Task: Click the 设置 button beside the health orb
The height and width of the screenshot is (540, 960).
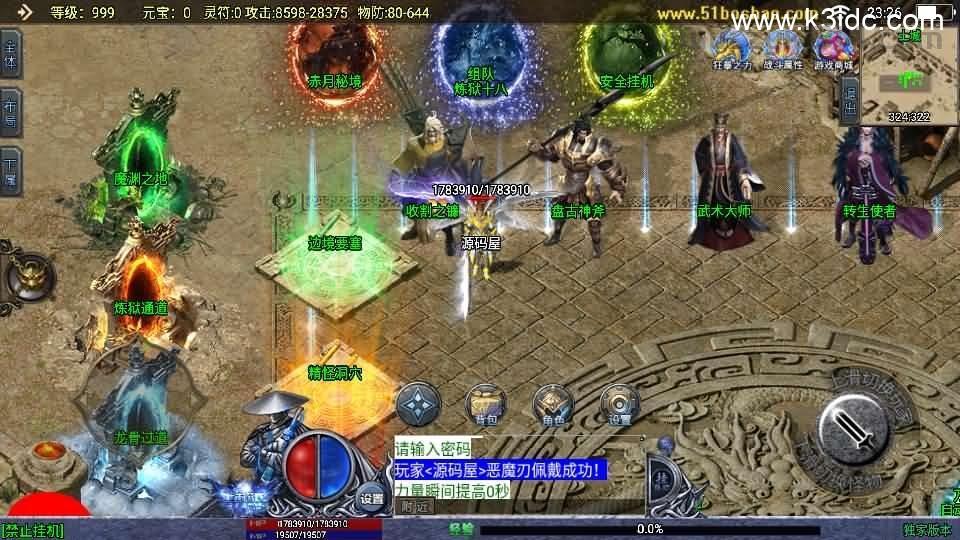Action: 372,498
